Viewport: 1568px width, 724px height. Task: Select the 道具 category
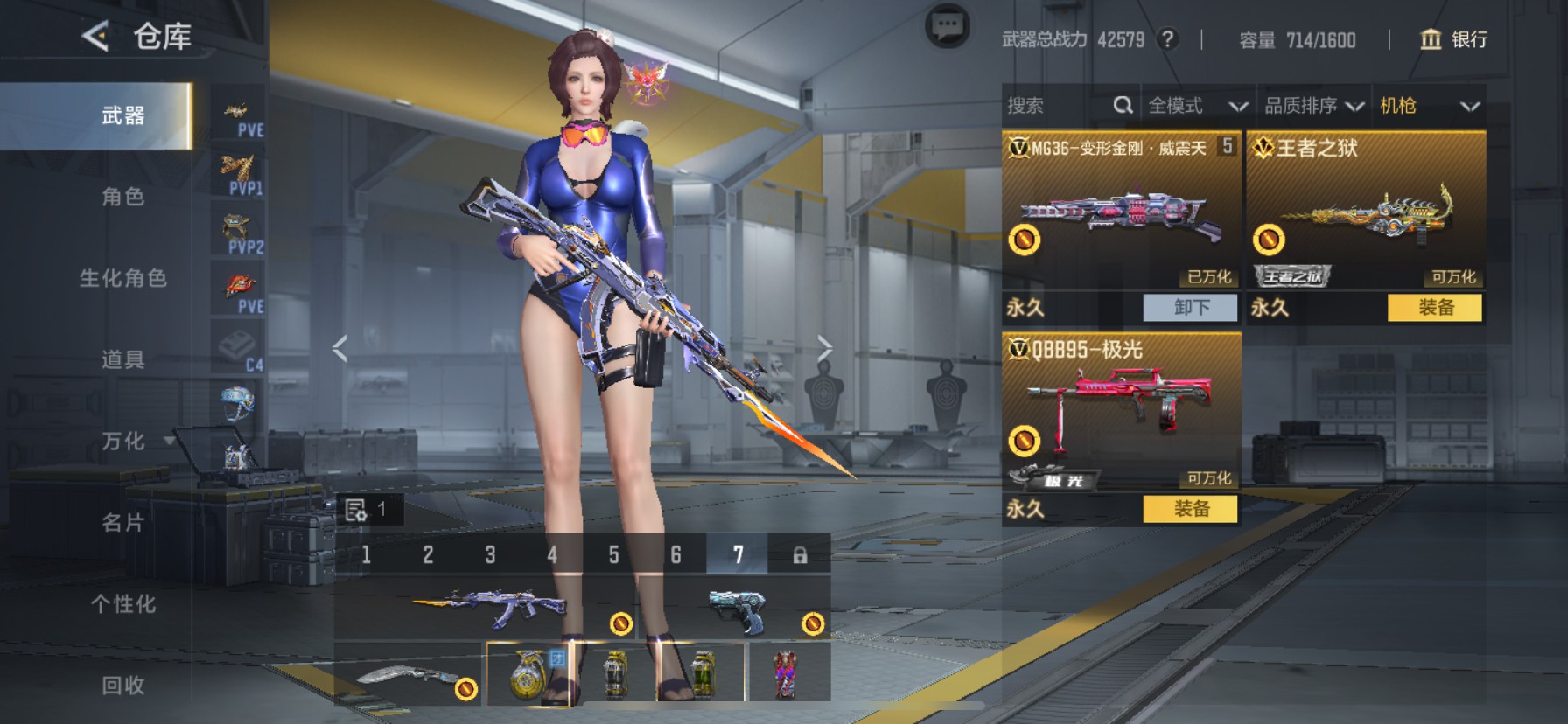point(122,359)
